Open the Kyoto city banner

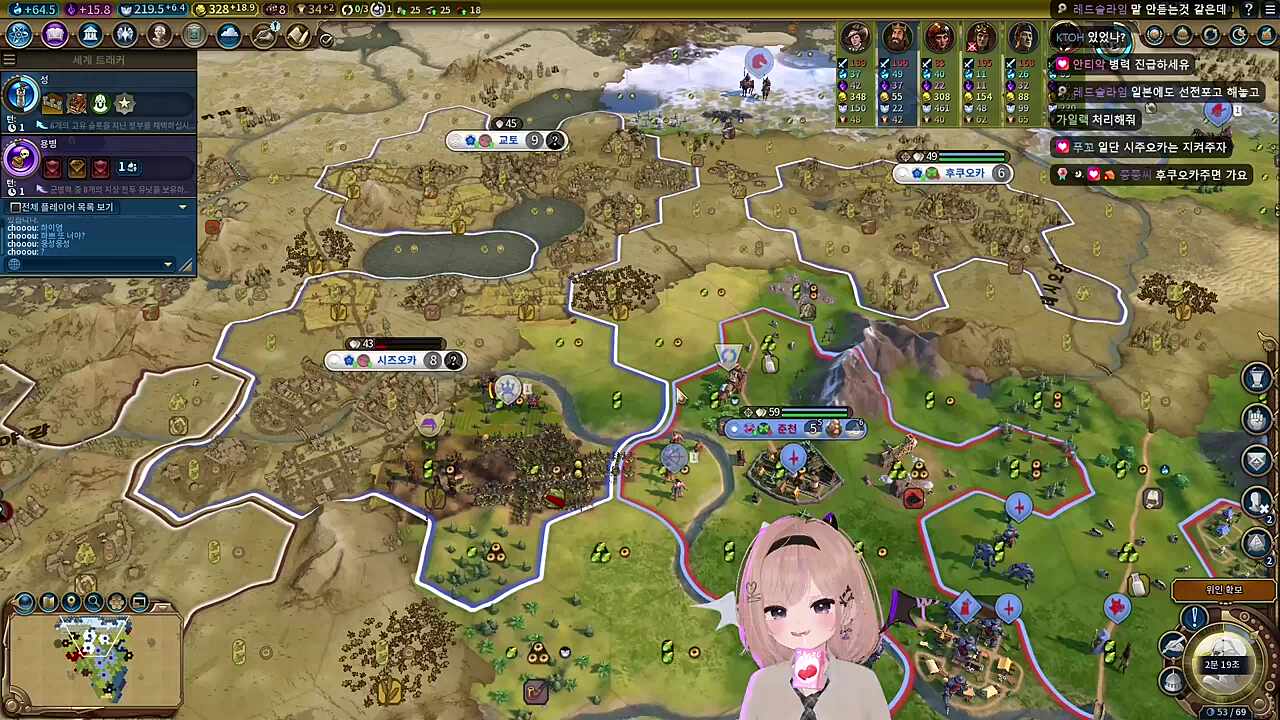pos(508,140)
